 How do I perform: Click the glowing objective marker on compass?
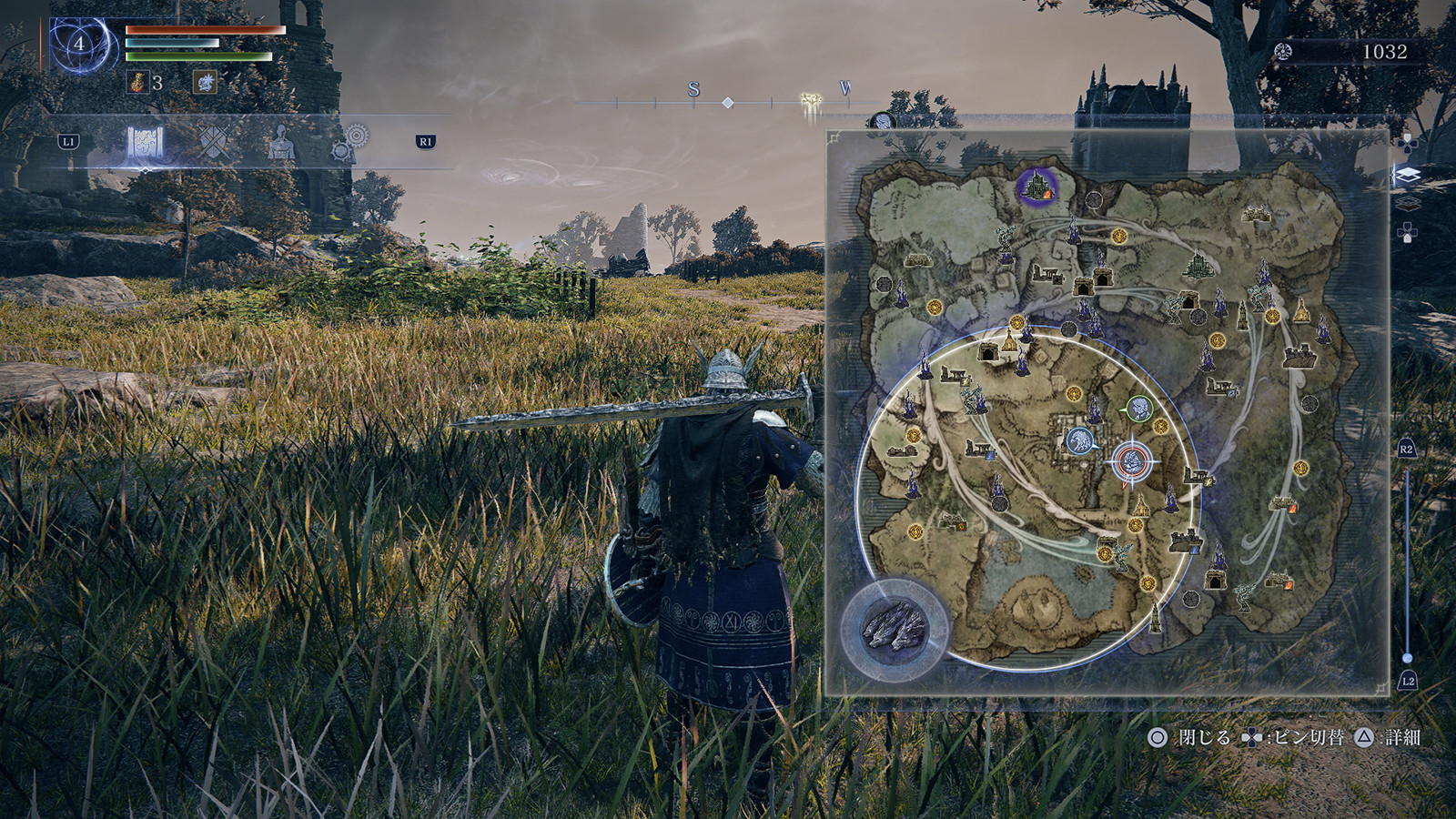[x=810, y=101]
